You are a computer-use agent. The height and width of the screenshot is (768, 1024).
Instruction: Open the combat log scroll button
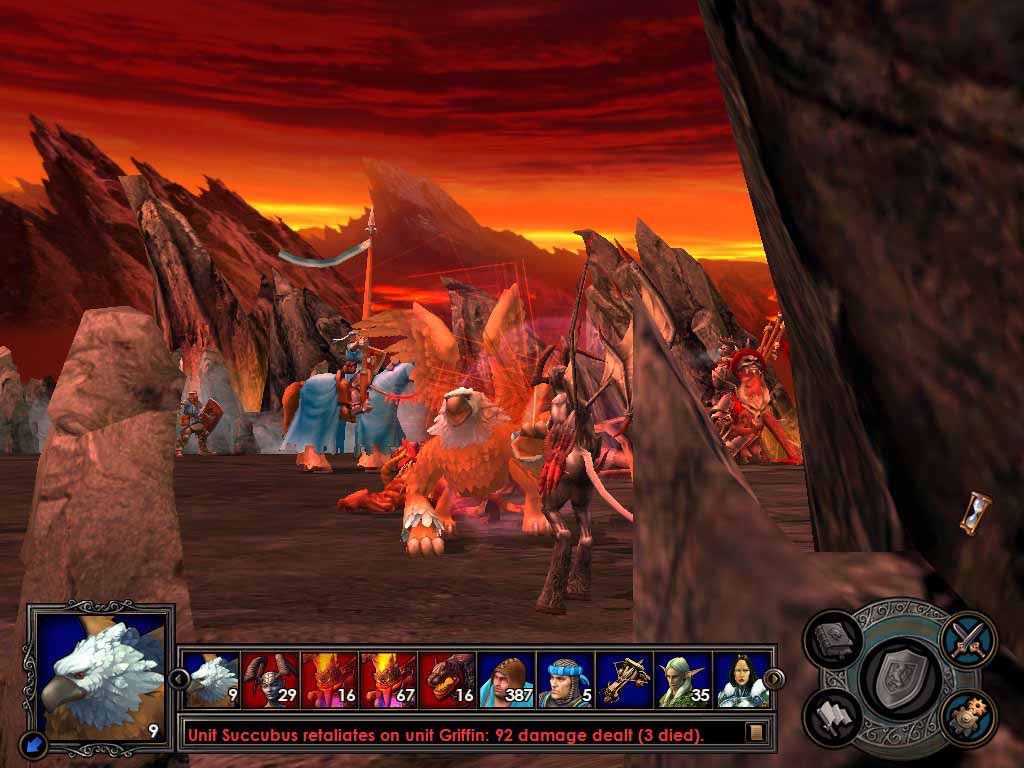pos(756,733)
